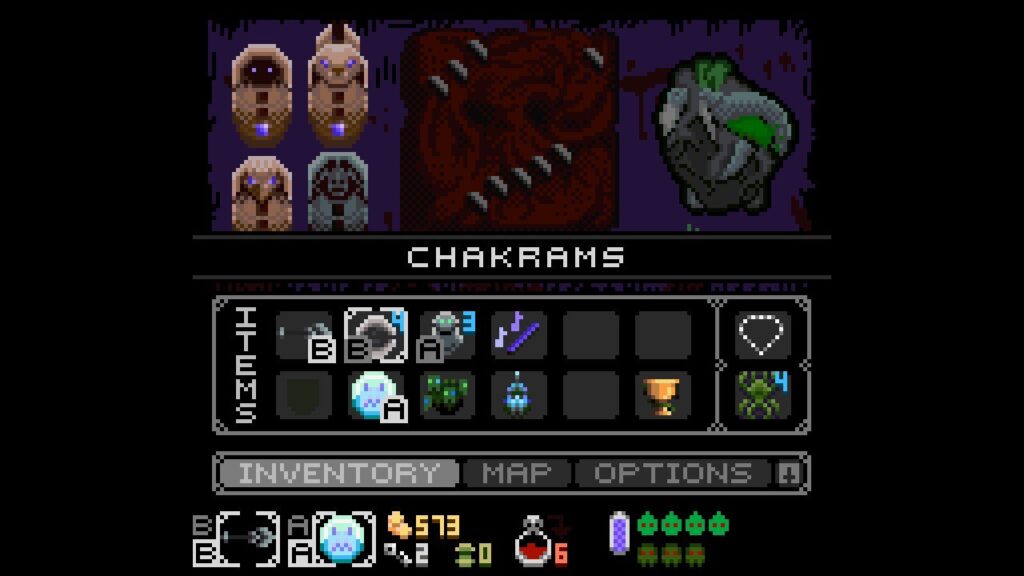
Task: Choose the purple lightning staff item
Action: 519,334
